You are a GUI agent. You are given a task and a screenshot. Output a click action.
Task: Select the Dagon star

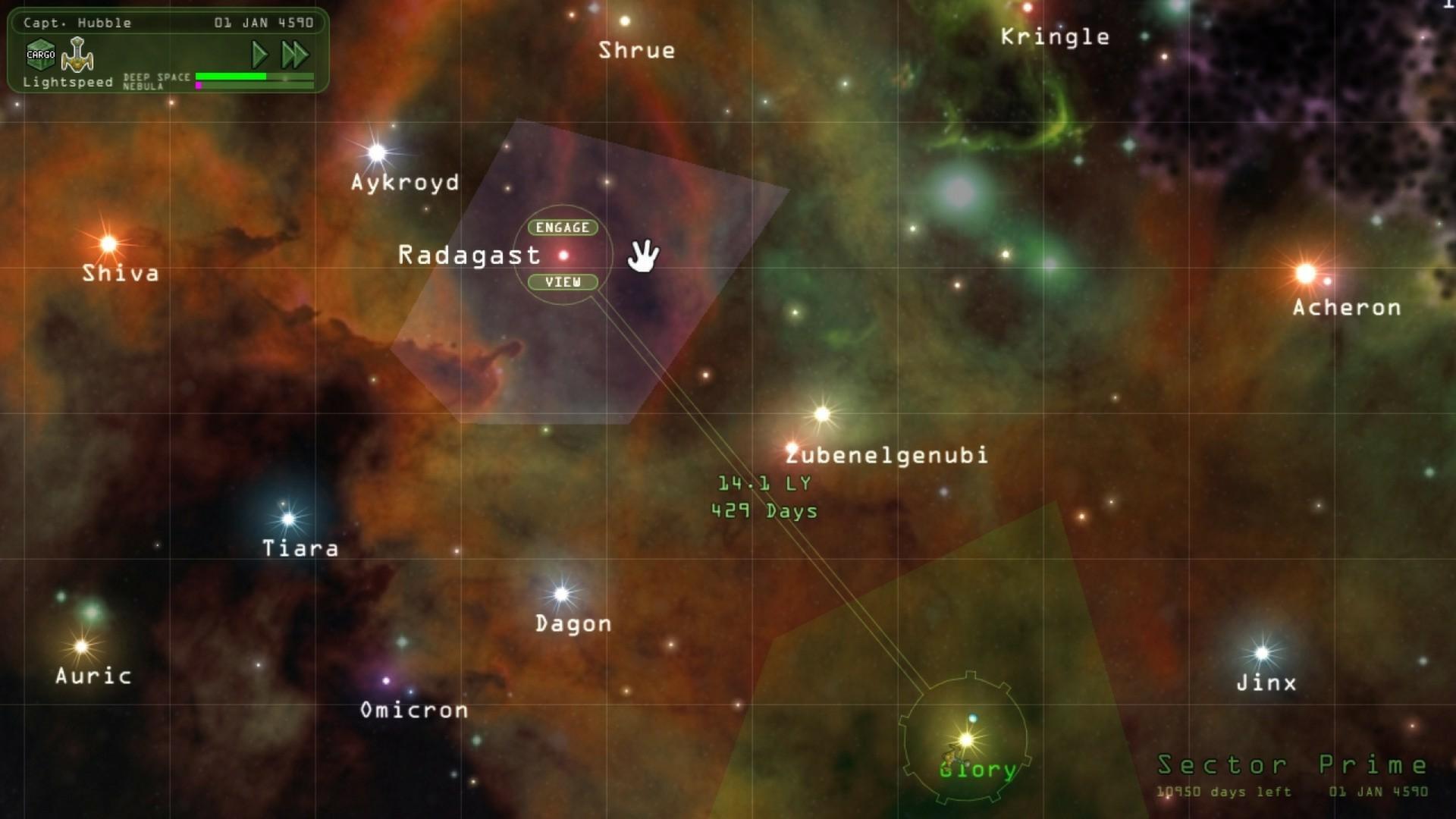tap(561, 593)
